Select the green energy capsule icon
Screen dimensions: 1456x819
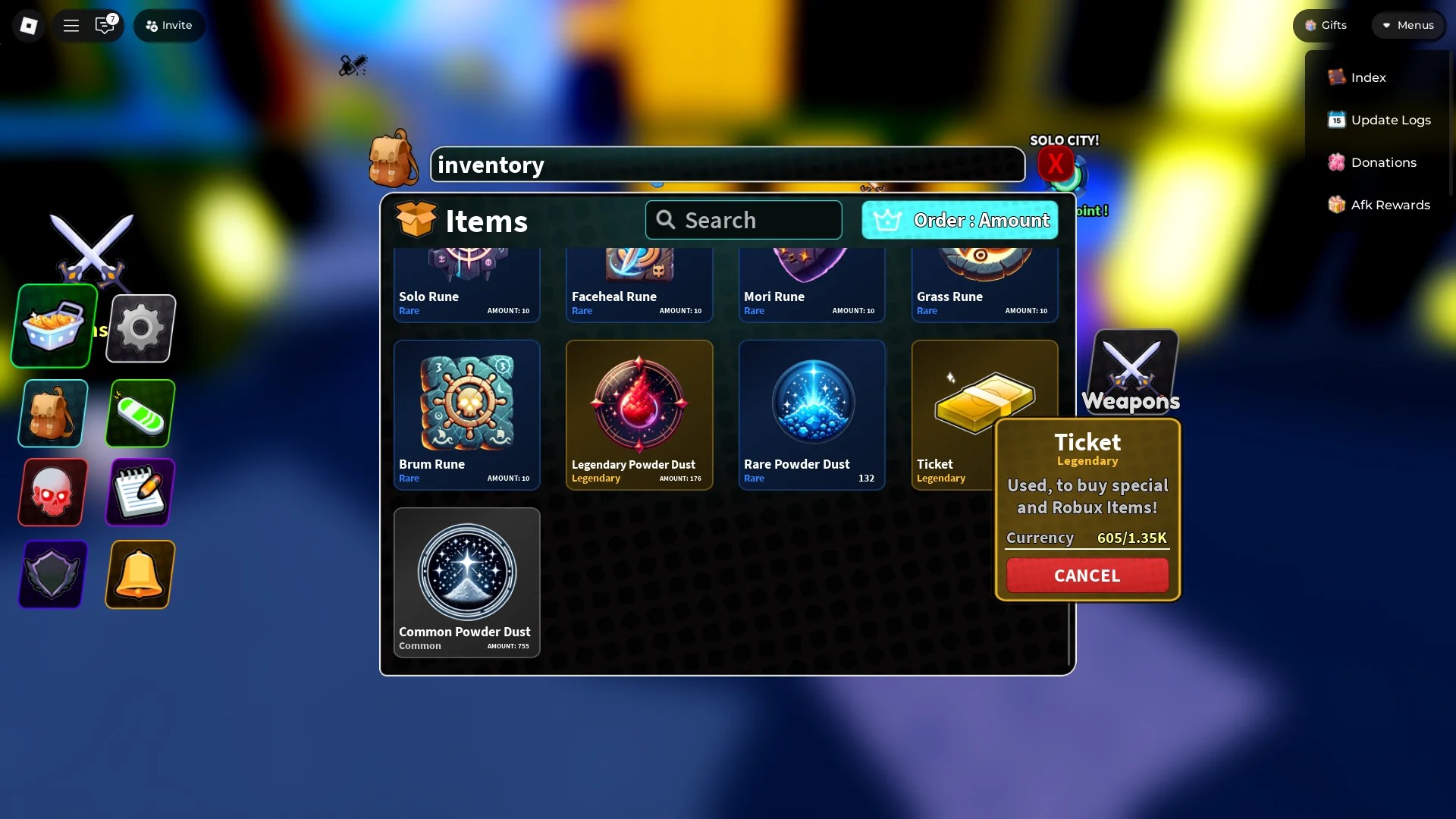tap(140, 413)
